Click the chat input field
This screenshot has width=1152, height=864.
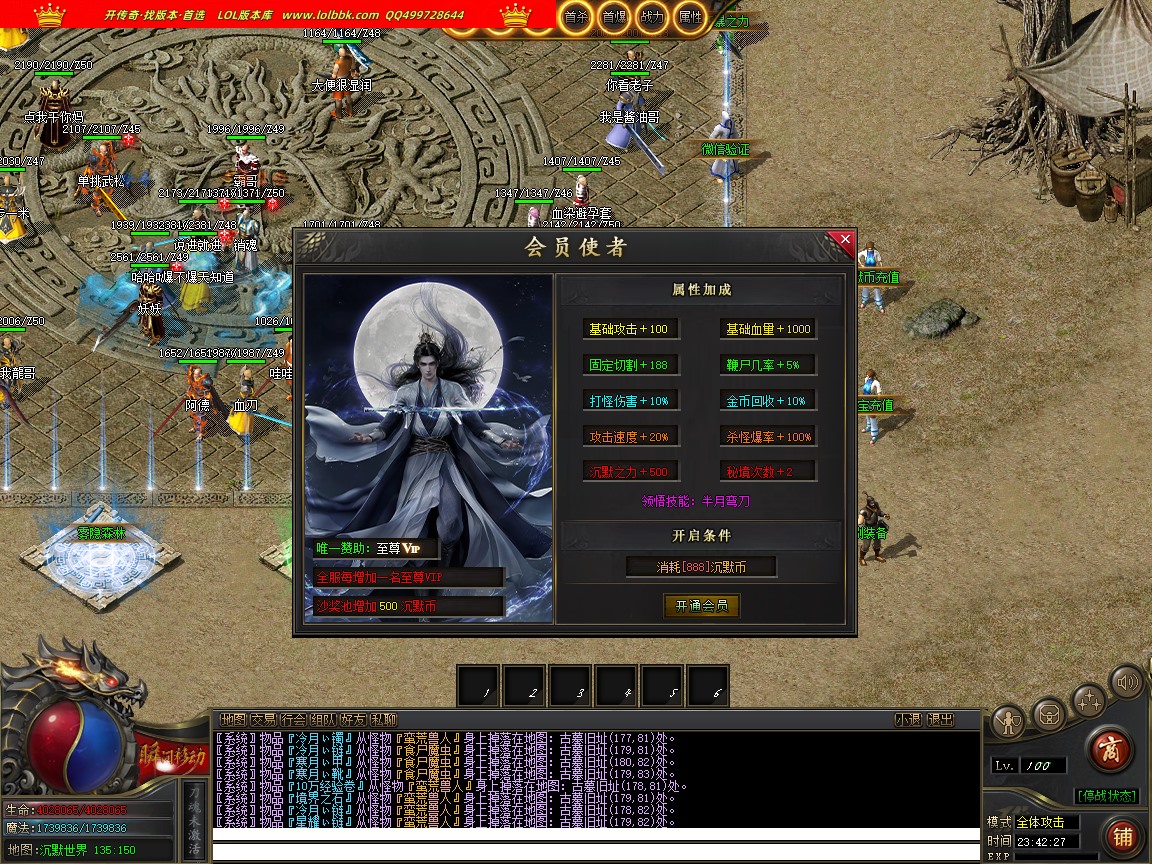pos(595,853)
